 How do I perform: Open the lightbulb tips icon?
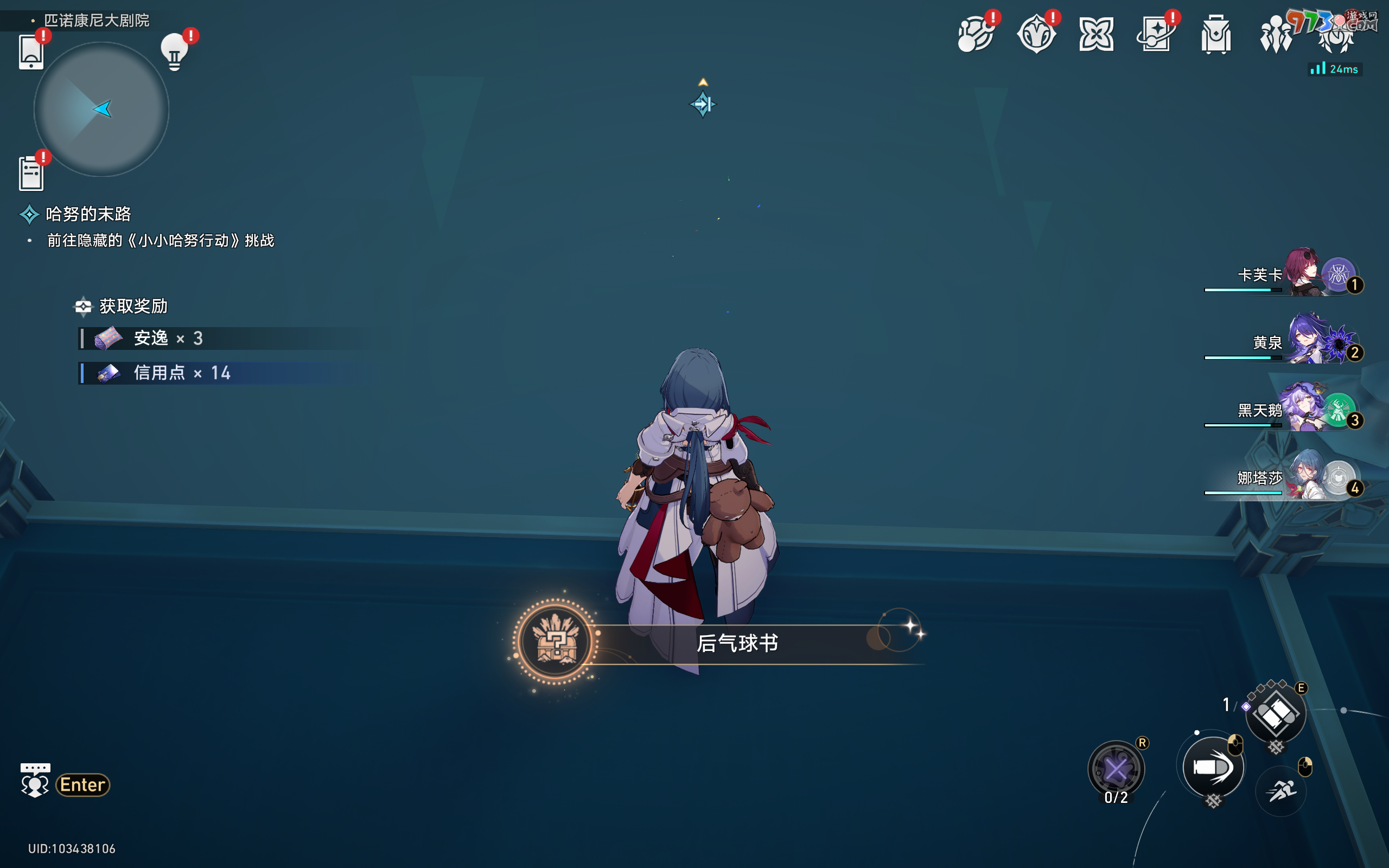tap(175, 53)
